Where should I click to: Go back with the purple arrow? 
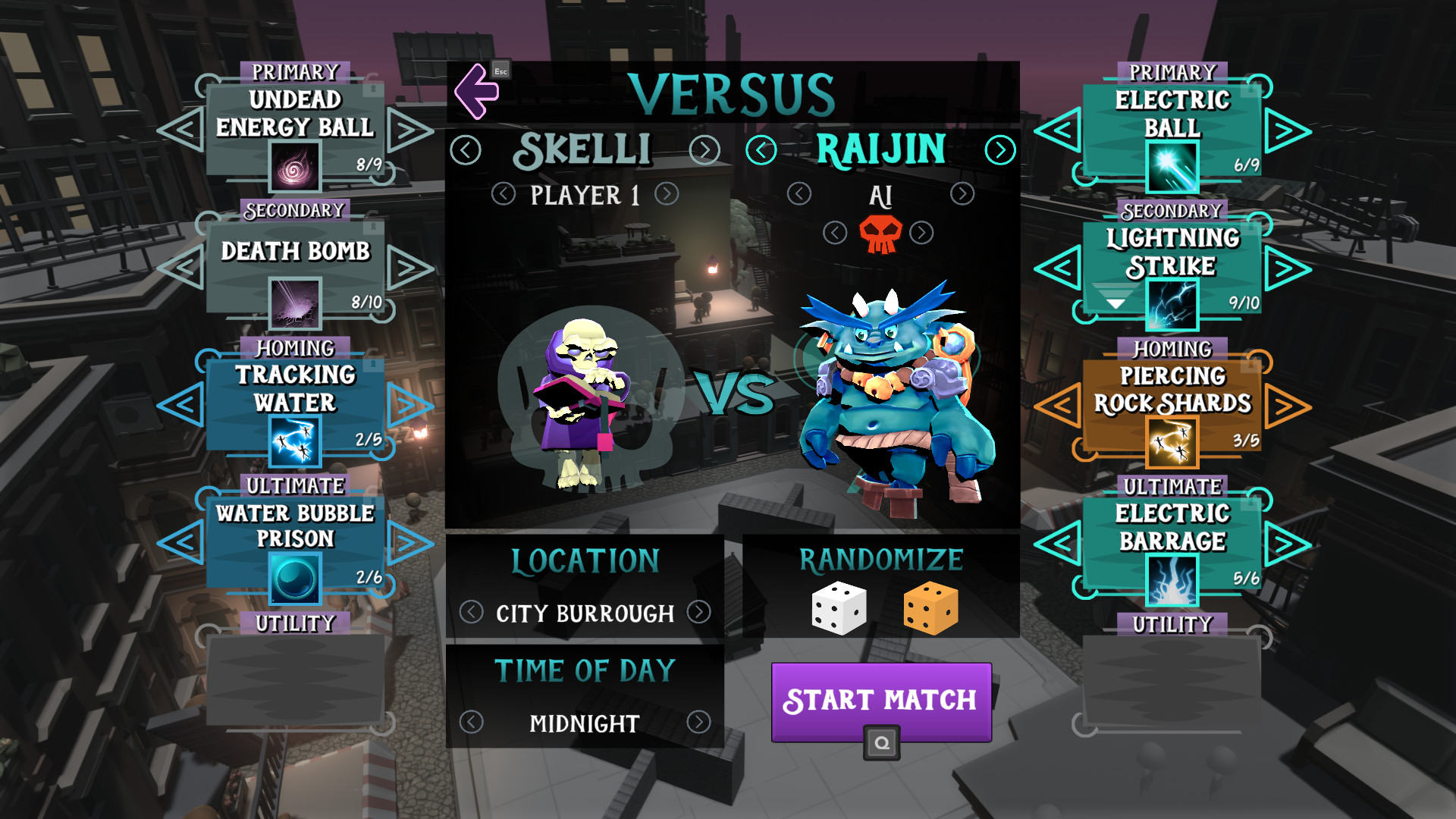tap(476, 92)
